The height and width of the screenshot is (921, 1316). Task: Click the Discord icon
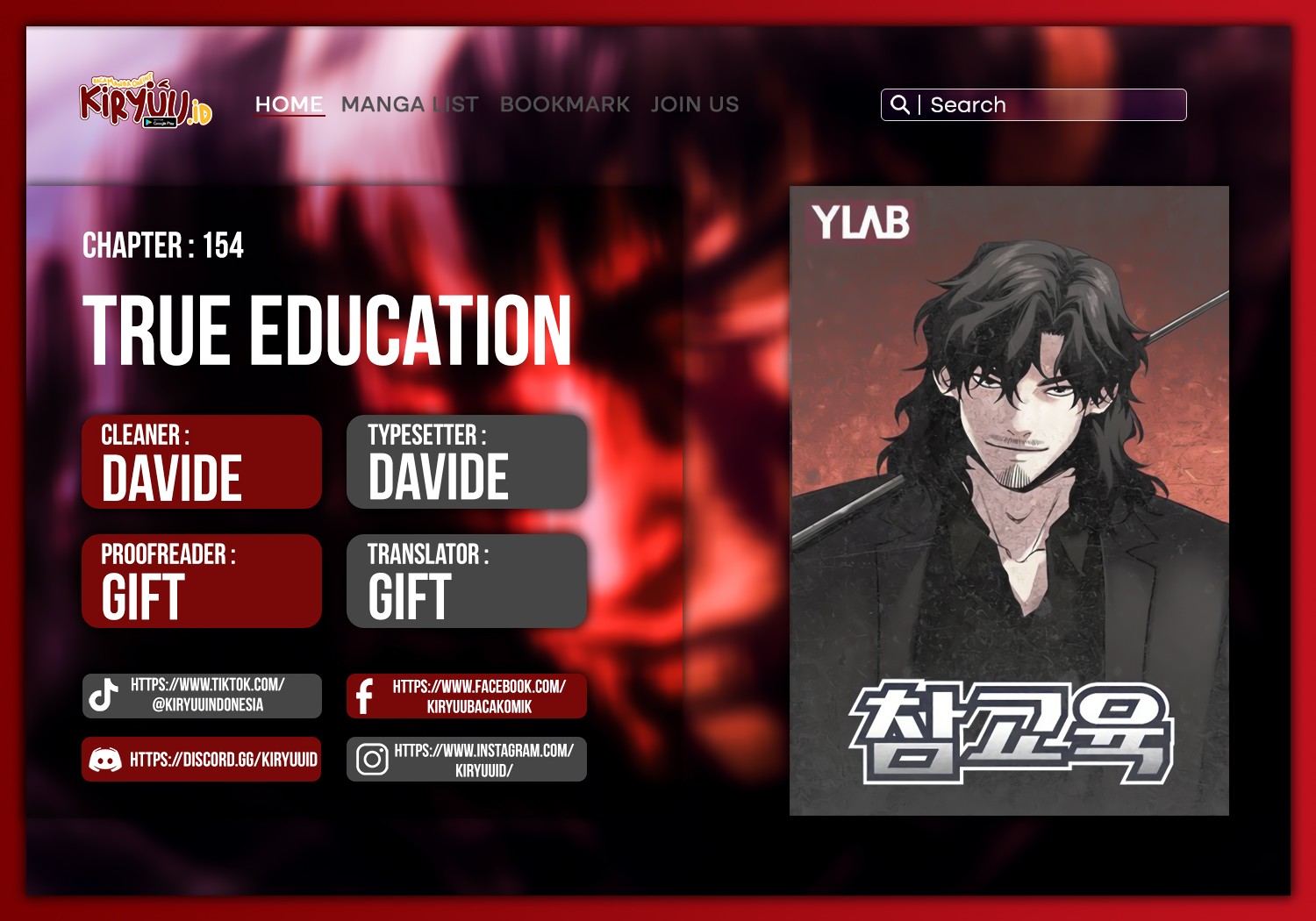103,760
